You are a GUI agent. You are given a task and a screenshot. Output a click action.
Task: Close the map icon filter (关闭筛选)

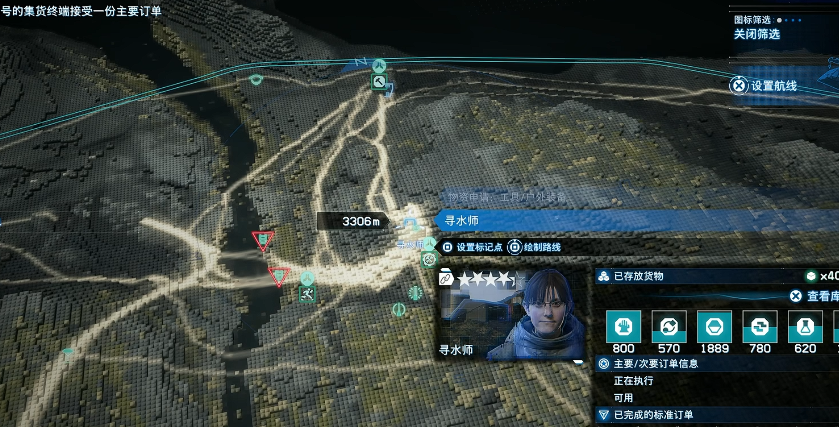click(756, 34)
